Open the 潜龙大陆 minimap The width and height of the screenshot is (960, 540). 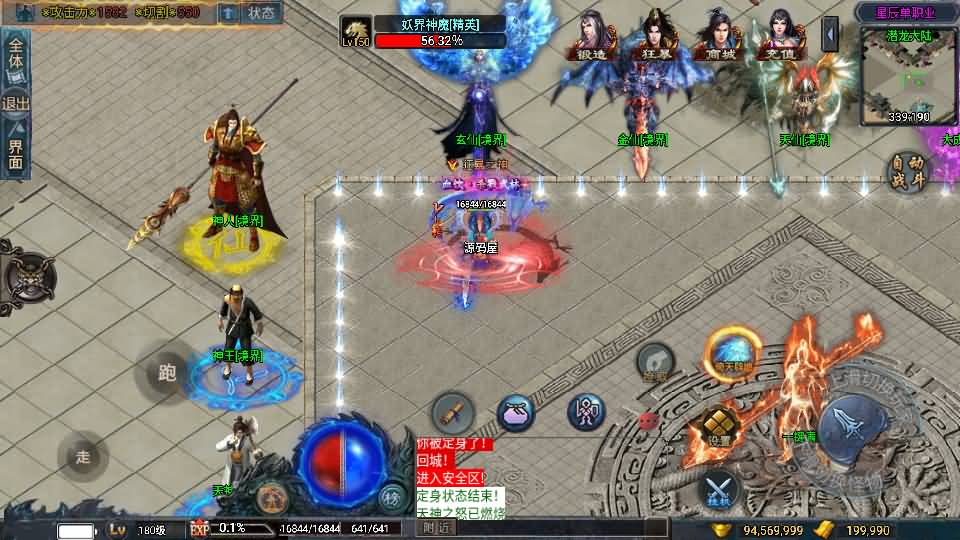coord(907,75)
